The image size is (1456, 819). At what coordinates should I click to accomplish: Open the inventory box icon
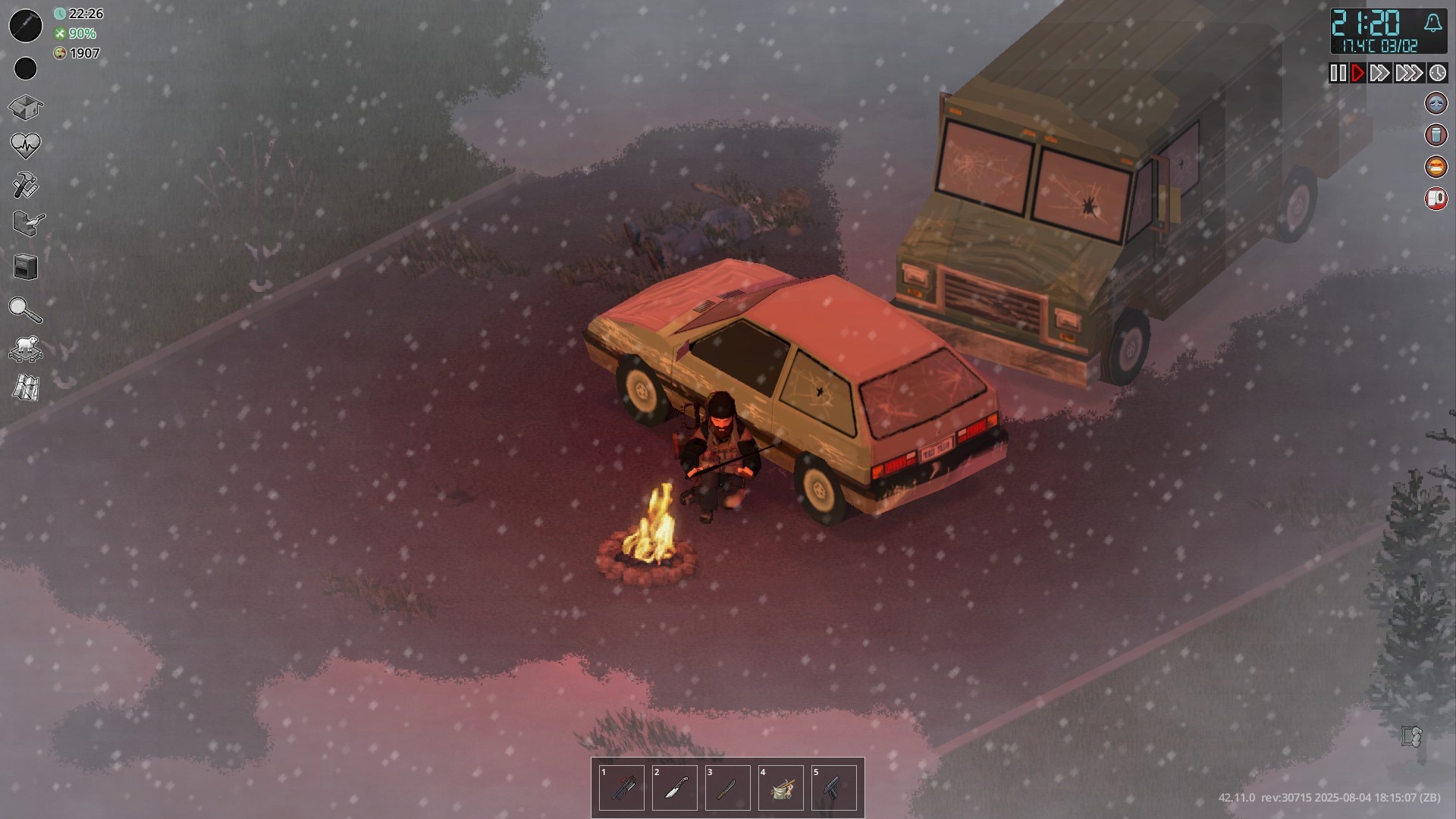[25, 107]
